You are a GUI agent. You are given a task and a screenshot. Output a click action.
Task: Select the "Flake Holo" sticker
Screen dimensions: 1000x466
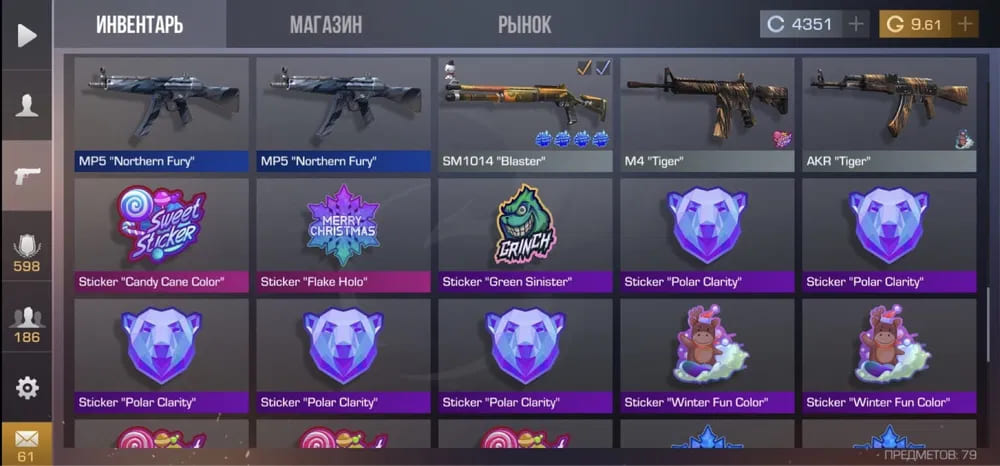click(343, 234)
